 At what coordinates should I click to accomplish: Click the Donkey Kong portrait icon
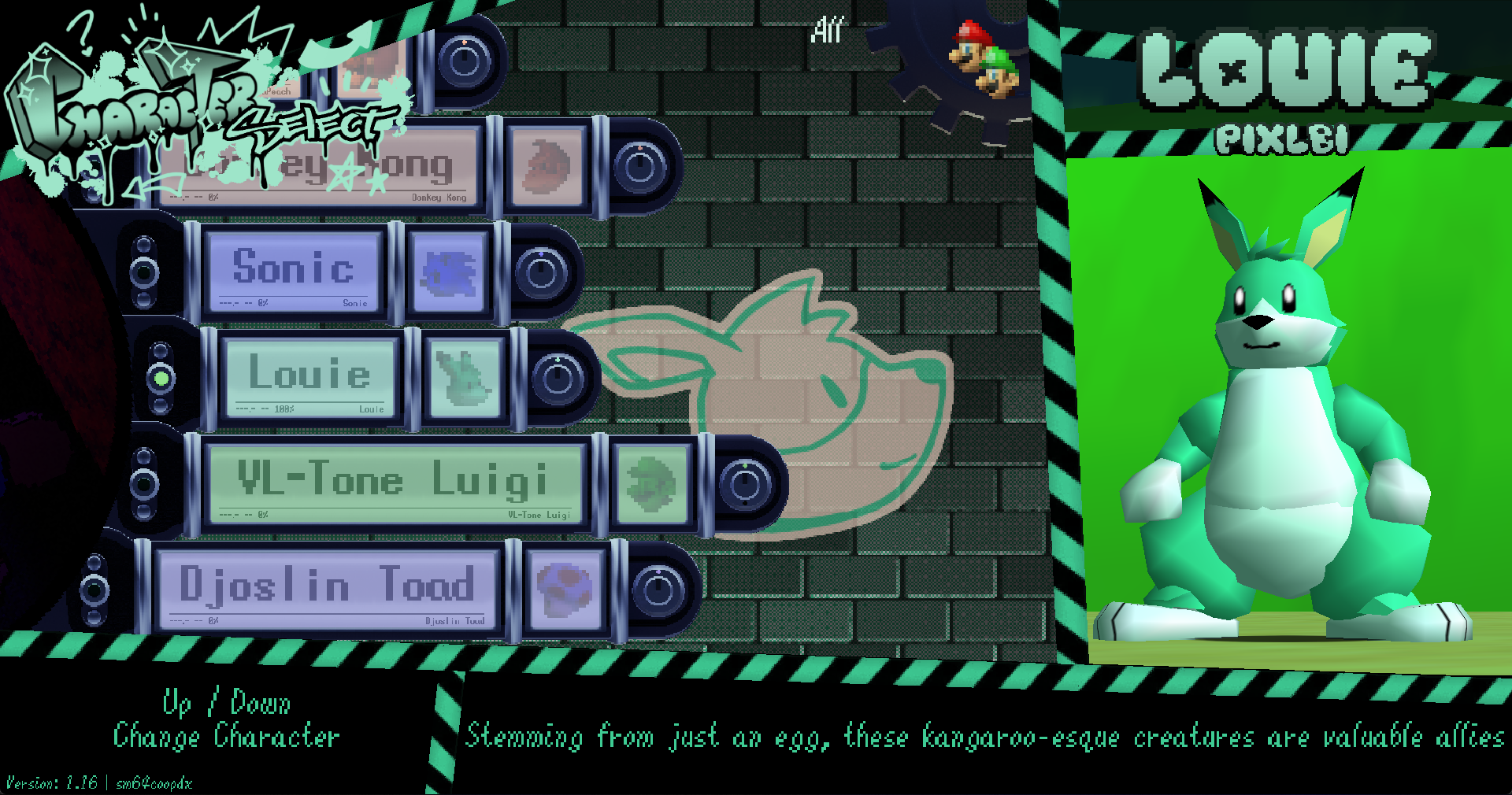[x=547, y=166]
